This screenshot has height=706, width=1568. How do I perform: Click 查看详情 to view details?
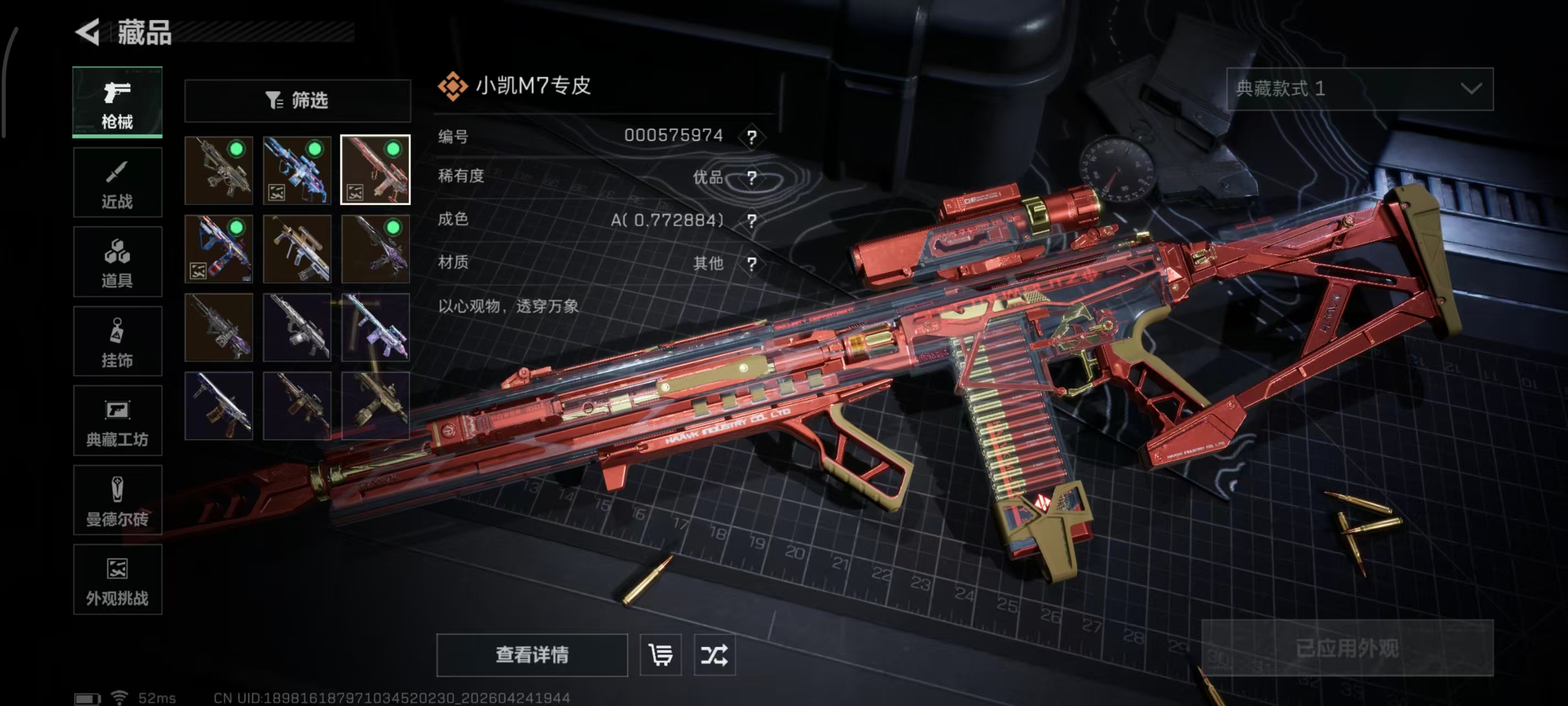click(532, 655)
